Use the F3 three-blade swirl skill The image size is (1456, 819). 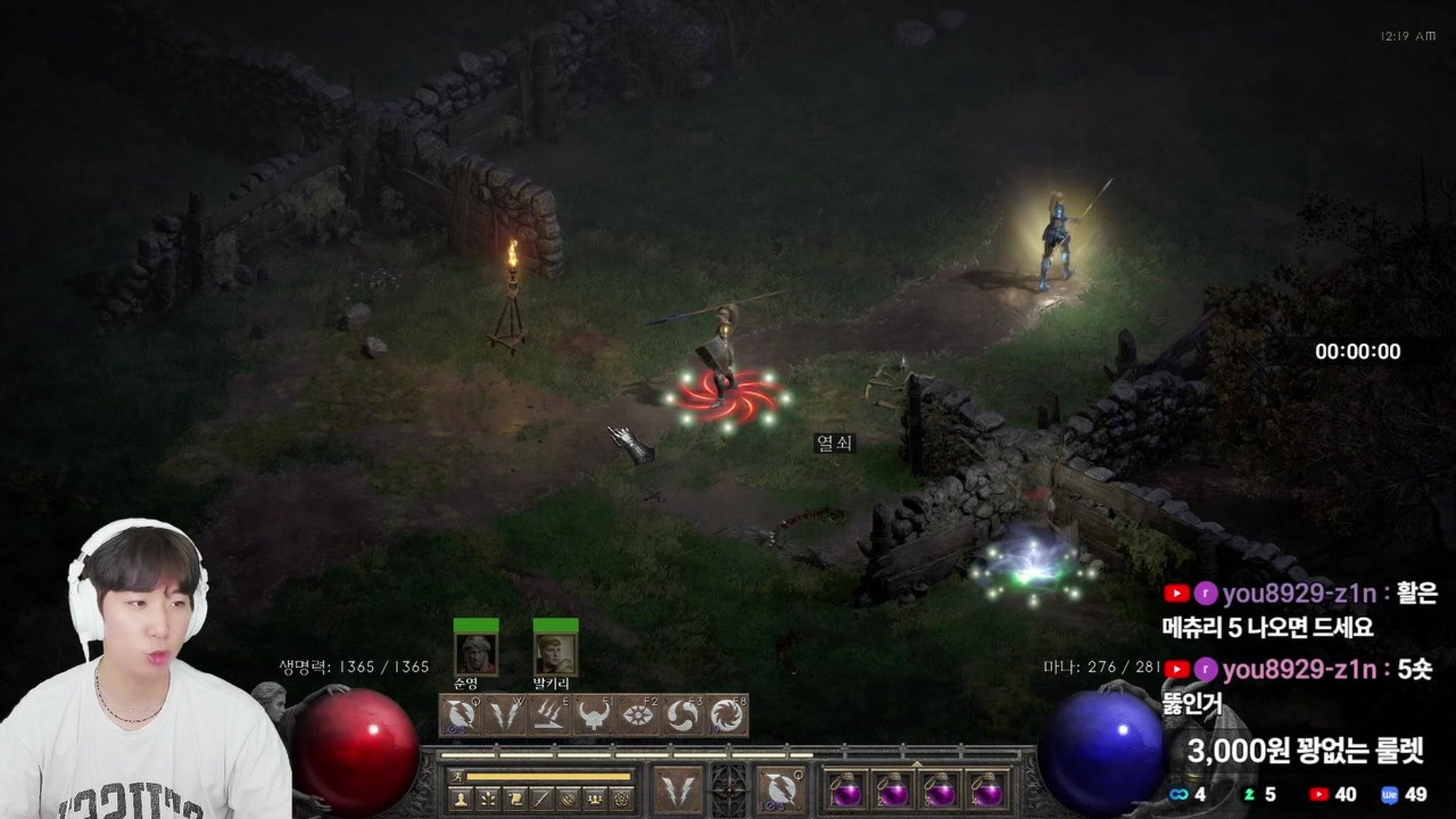[682, 715]
